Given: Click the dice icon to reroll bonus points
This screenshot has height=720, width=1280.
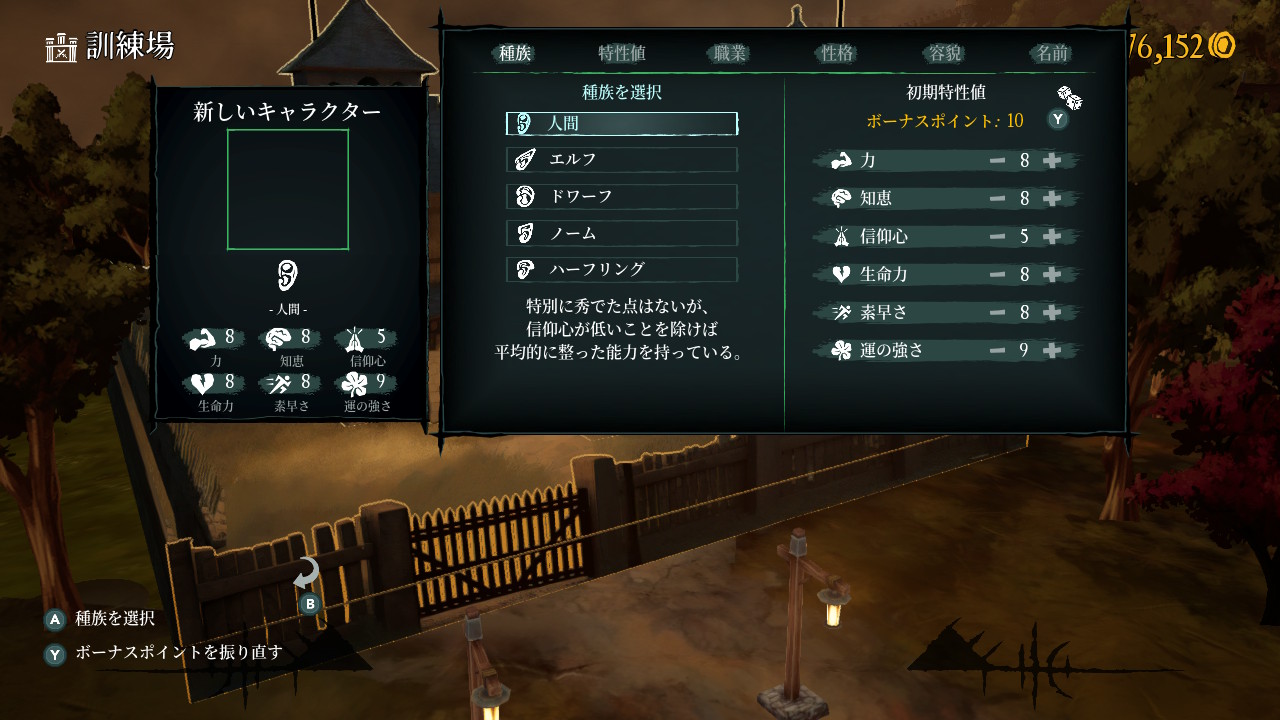Looking at the screenshot, I should point(1069,97).
